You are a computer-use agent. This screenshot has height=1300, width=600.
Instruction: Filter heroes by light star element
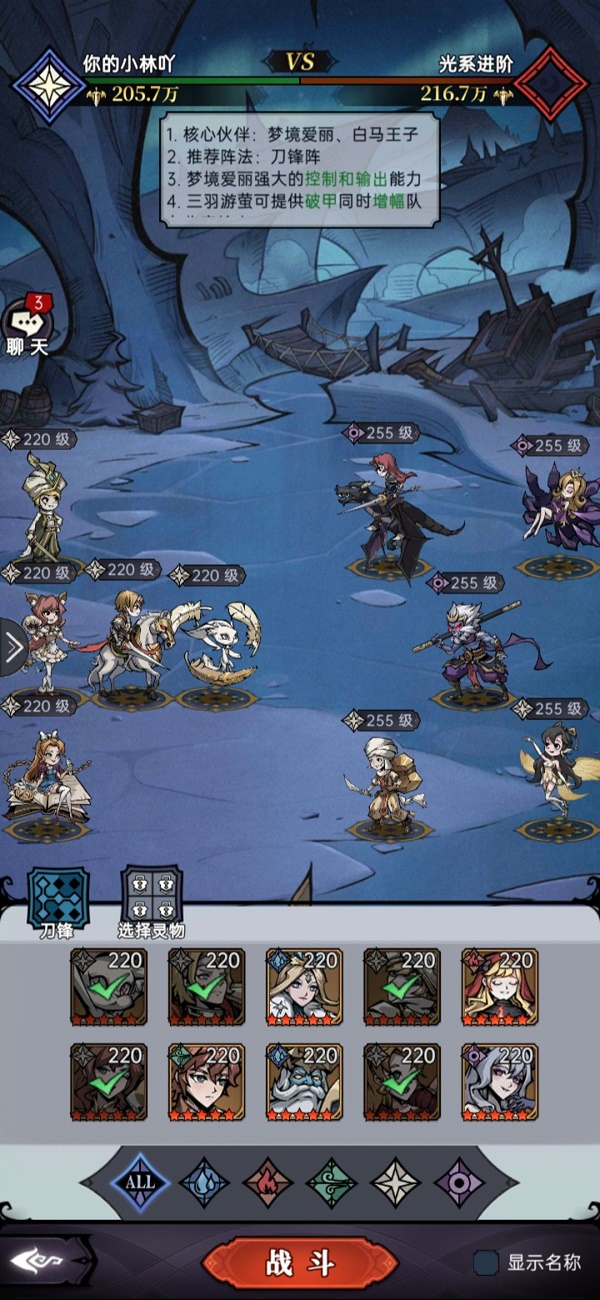[396, 1182]
